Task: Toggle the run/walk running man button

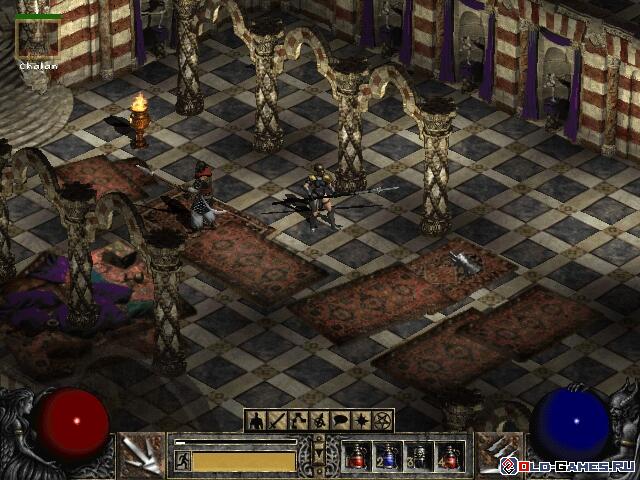Action: click(x=183, y=461)
